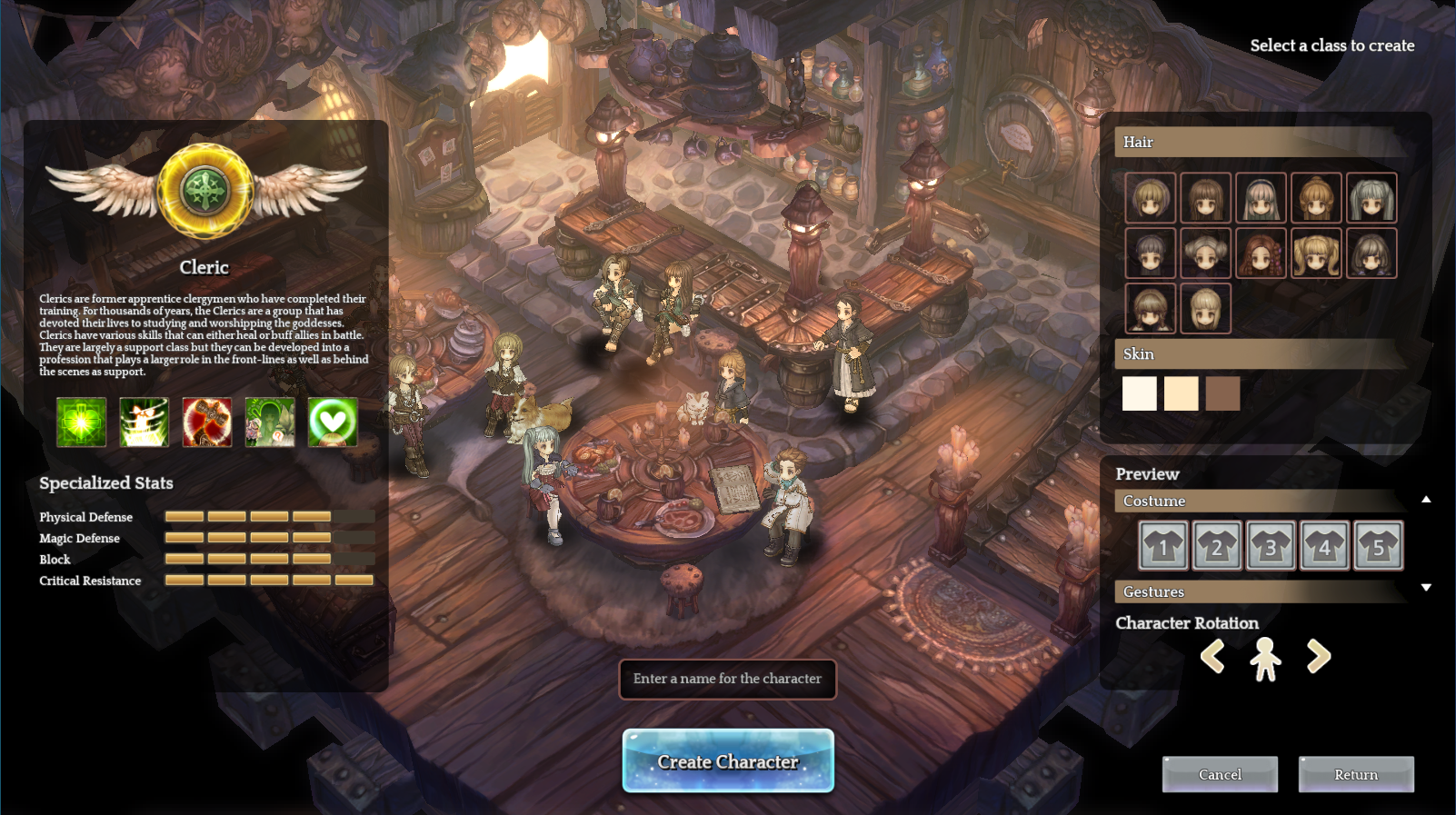Rotate the character left with the arrow

pyautogui.click(x=1212, y=656)
